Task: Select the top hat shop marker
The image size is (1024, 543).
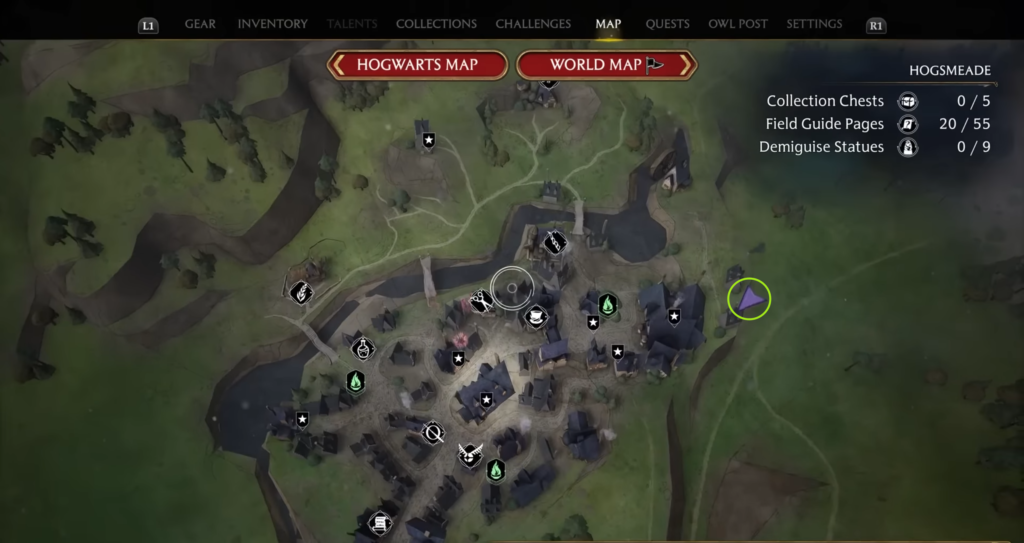Action: pos(536,316)
